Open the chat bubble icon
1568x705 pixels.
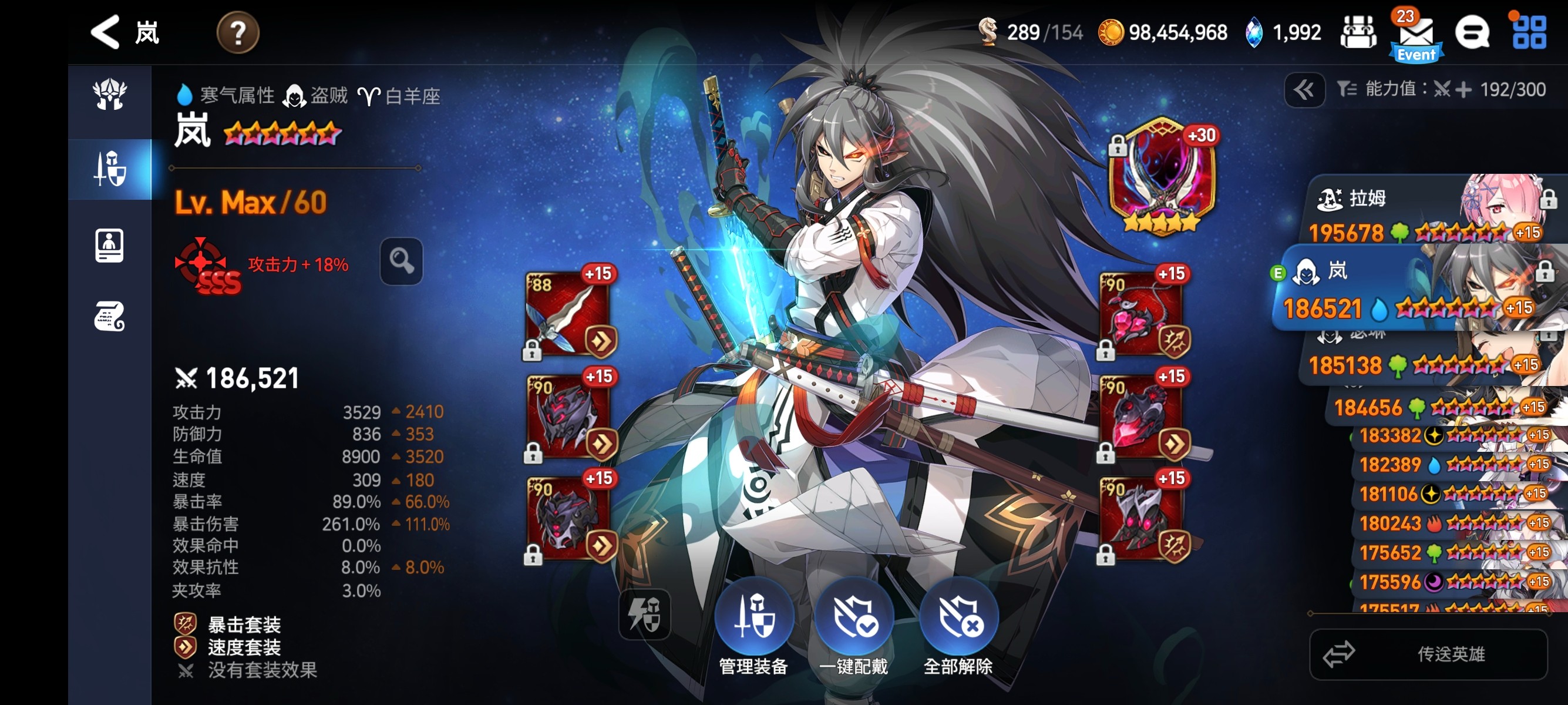tap(1472, 32)
